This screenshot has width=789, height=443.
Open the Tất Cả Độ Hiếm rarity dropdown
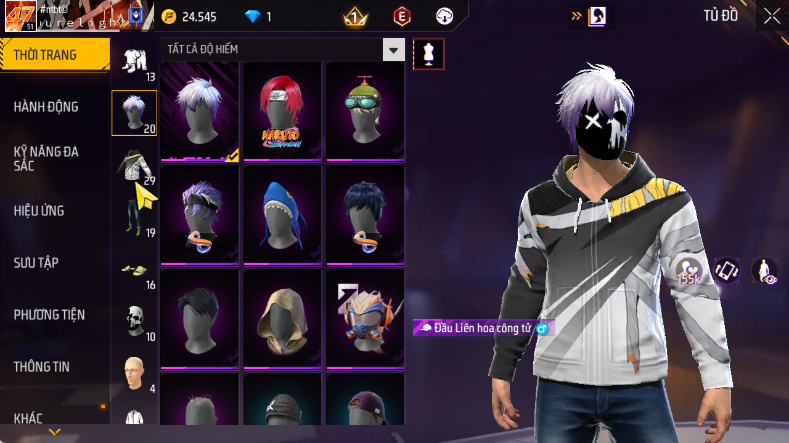(394, 50)
